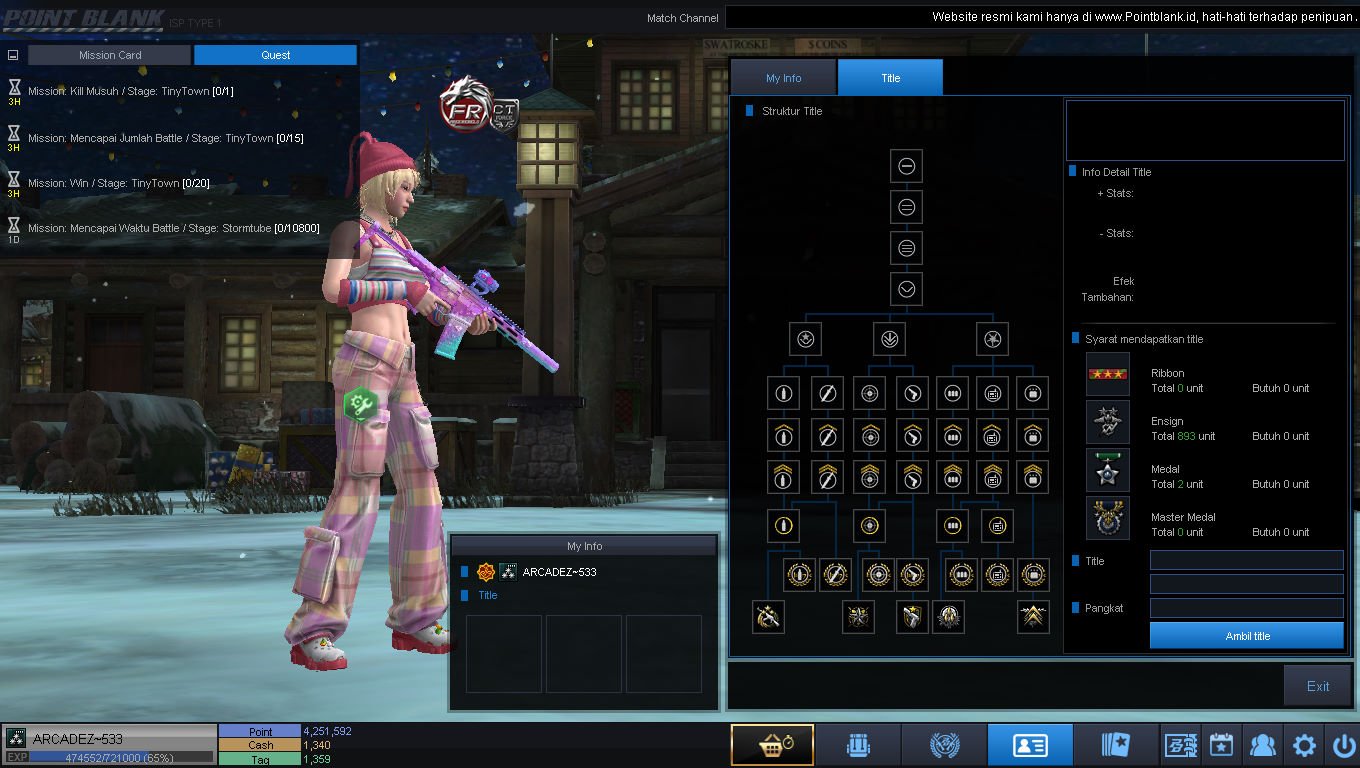Select the Quest tab
1360x768 pixels.
pyautogui.click(x=275, y=55)
